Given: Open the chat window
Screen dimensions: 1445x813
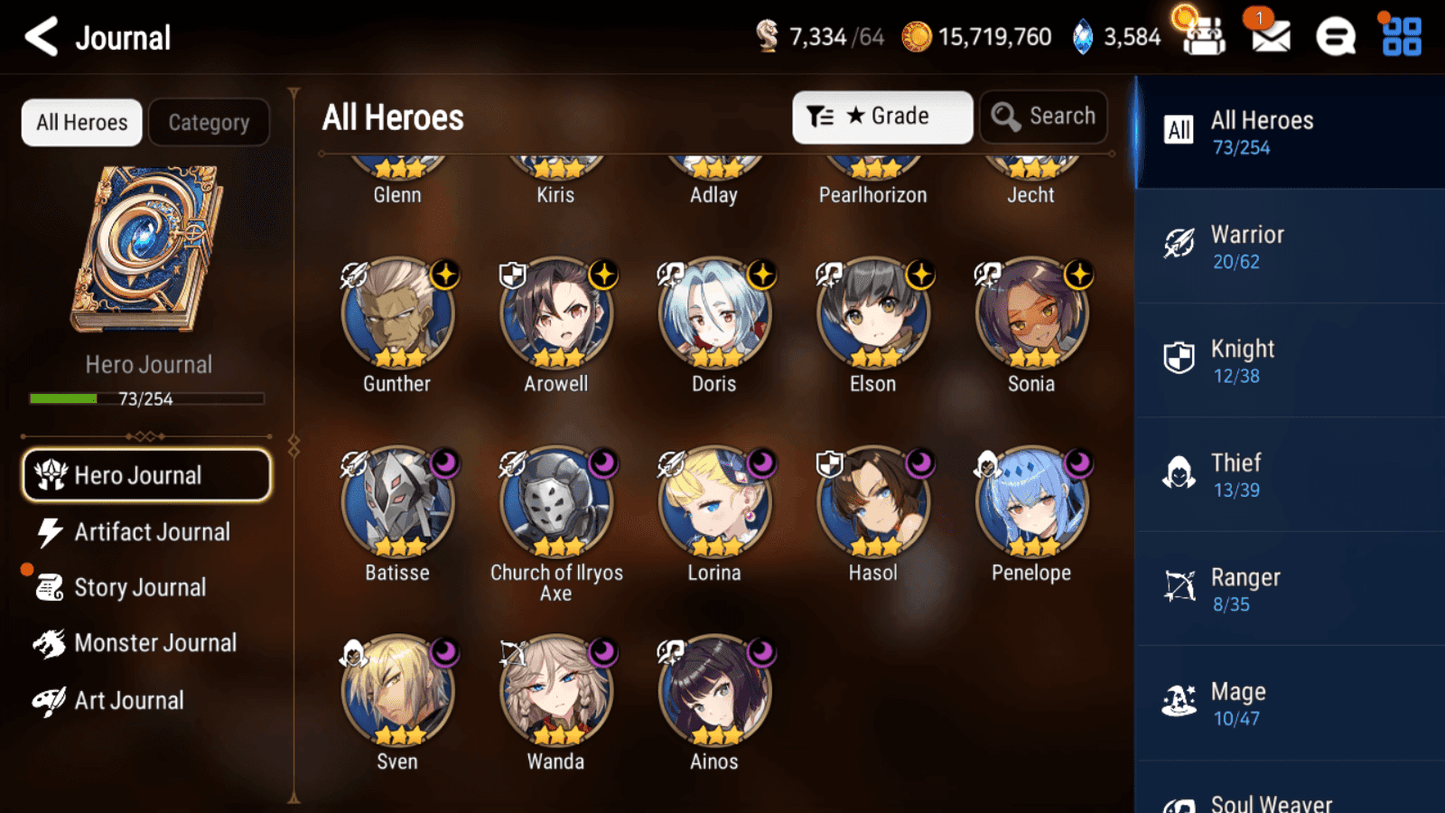Looking at the screenshot, I should (x=1335, y=36).
